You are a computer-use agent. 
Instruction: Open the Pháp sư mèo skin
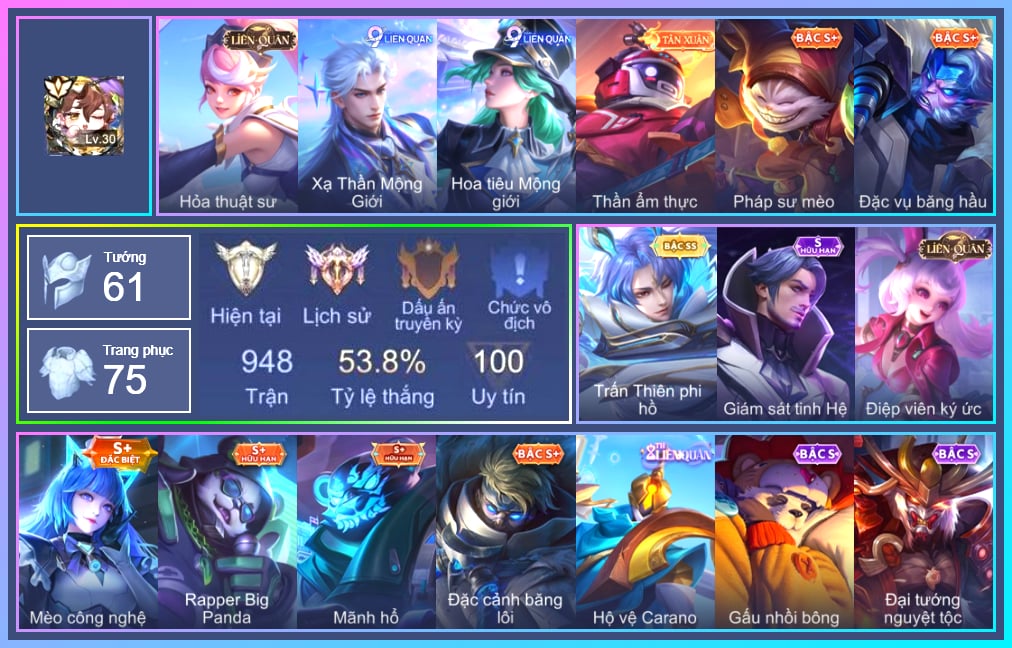click(x=784, y=115)
